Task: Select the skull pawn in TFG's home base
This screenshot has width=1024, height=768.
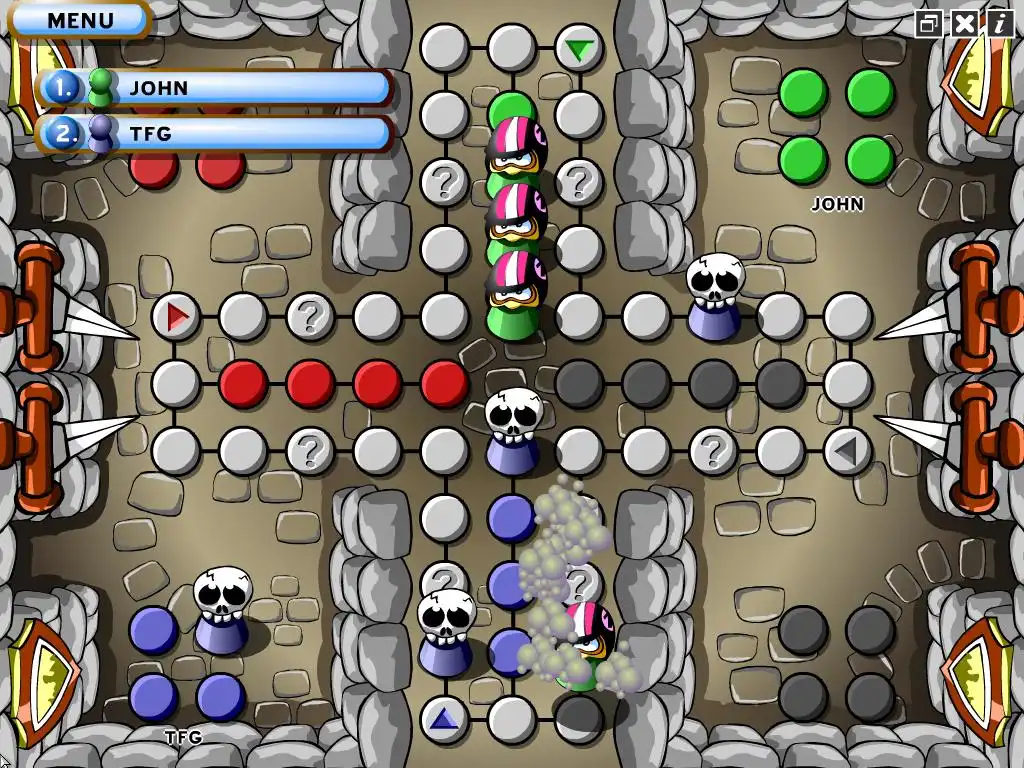Action: [x=222, y=612]
